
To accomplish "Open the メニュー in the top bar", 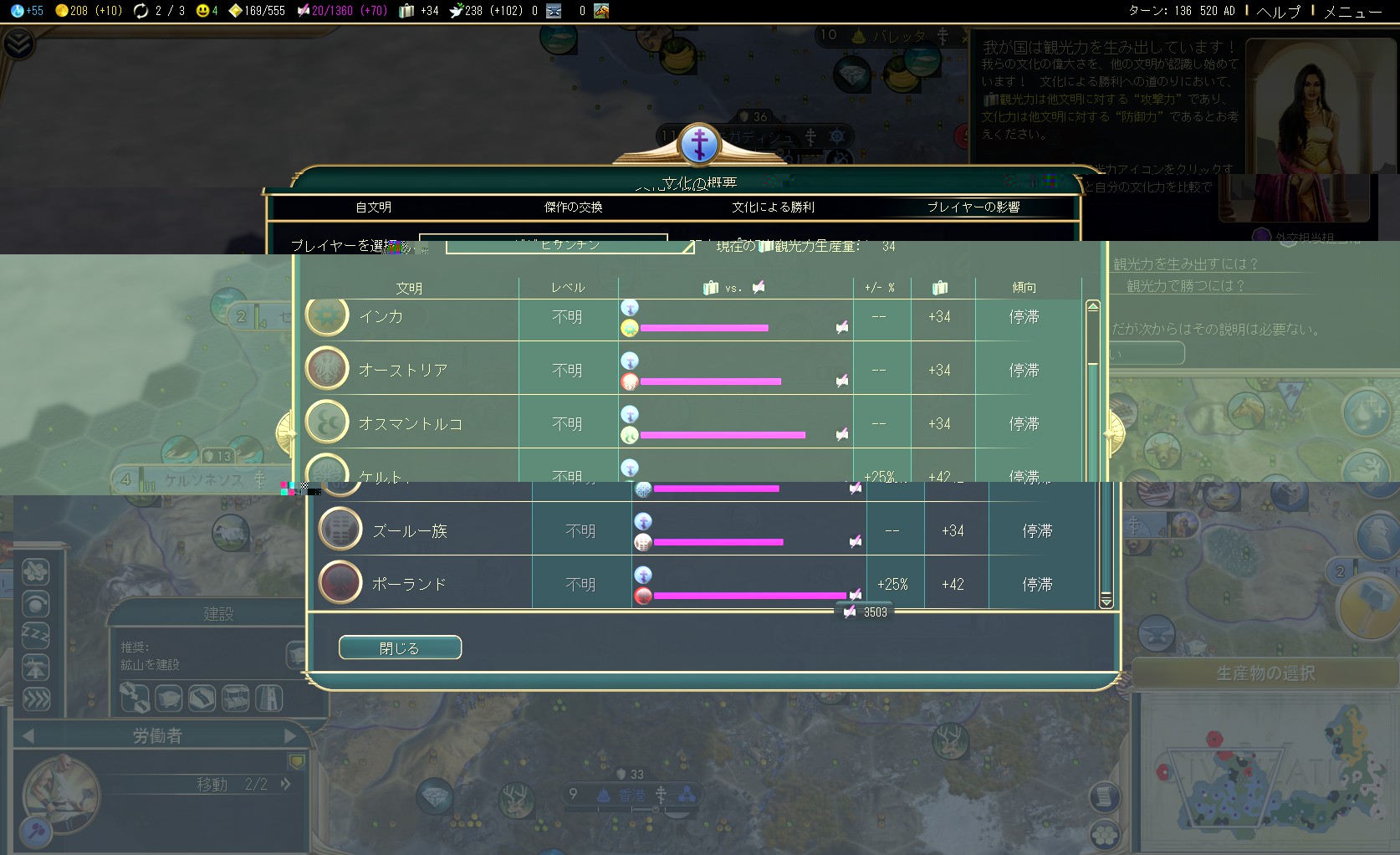I will click(x=1351, y=11).
